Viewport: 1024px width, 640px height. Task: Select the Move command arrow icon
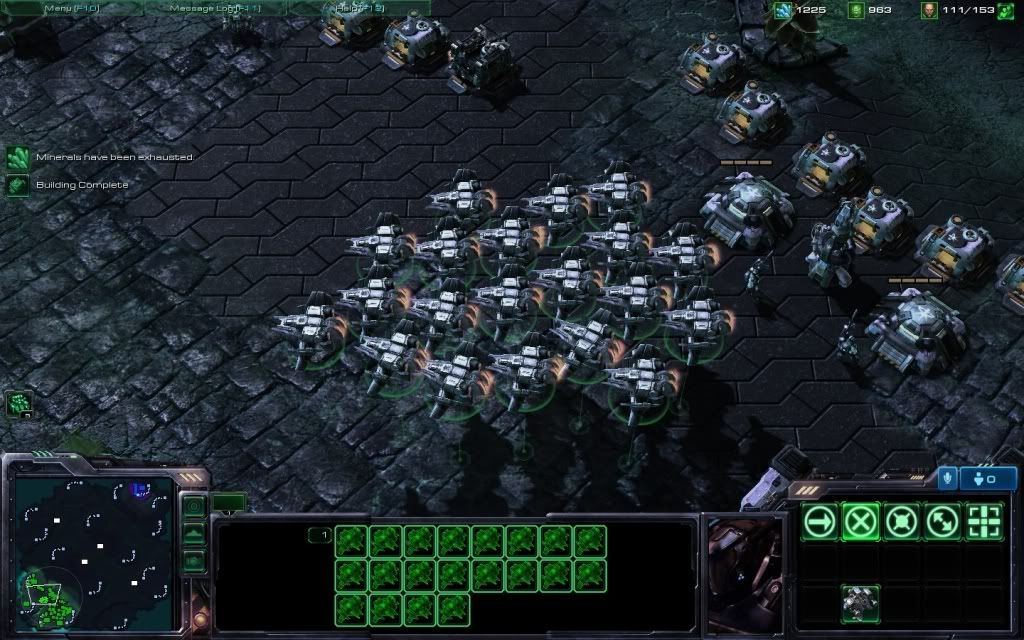(820, 521)
